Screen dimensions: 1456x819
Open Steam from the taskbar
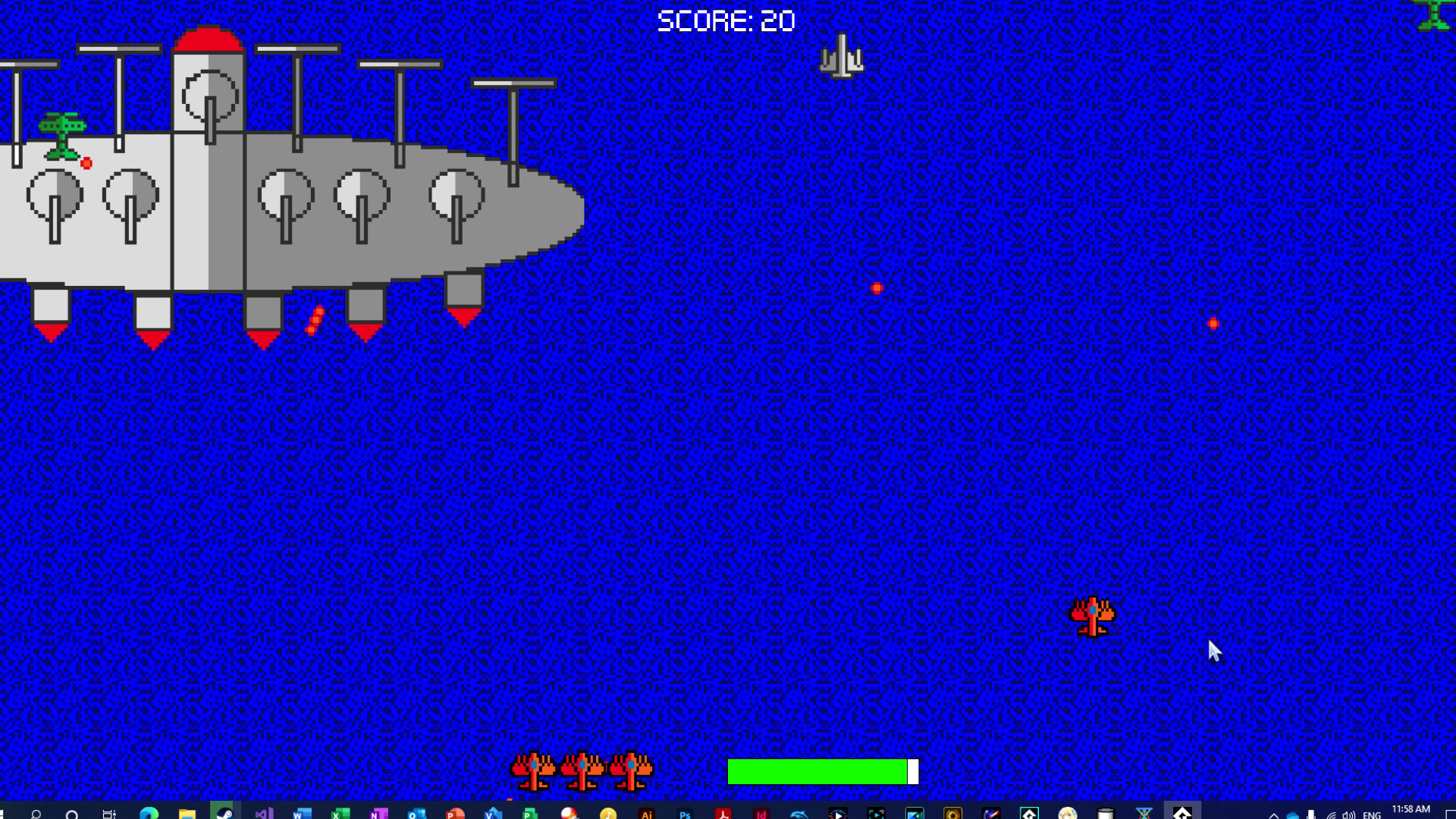224,813
